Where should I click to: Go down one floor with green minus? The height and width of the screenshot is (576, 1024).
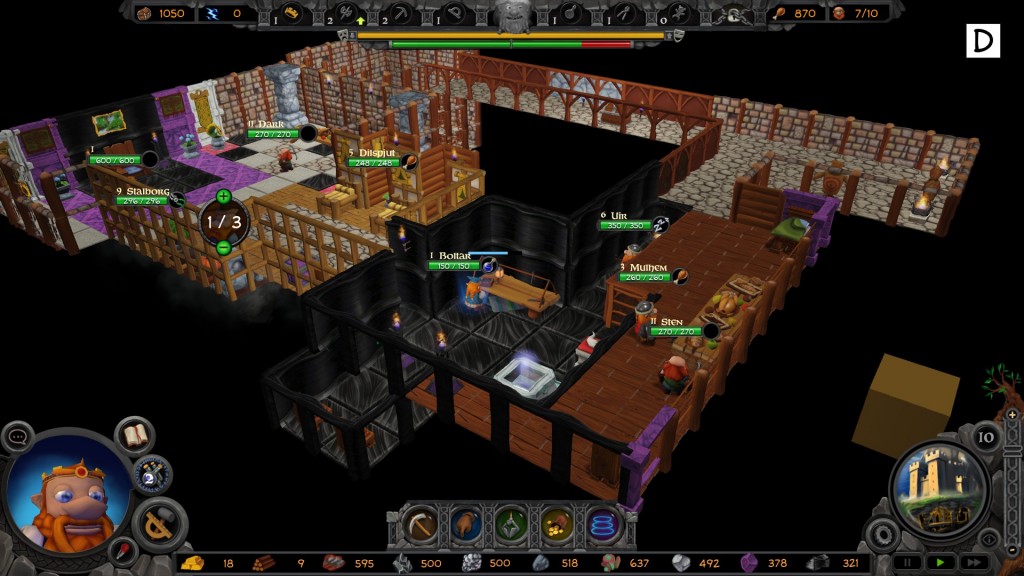pos(223,247)
